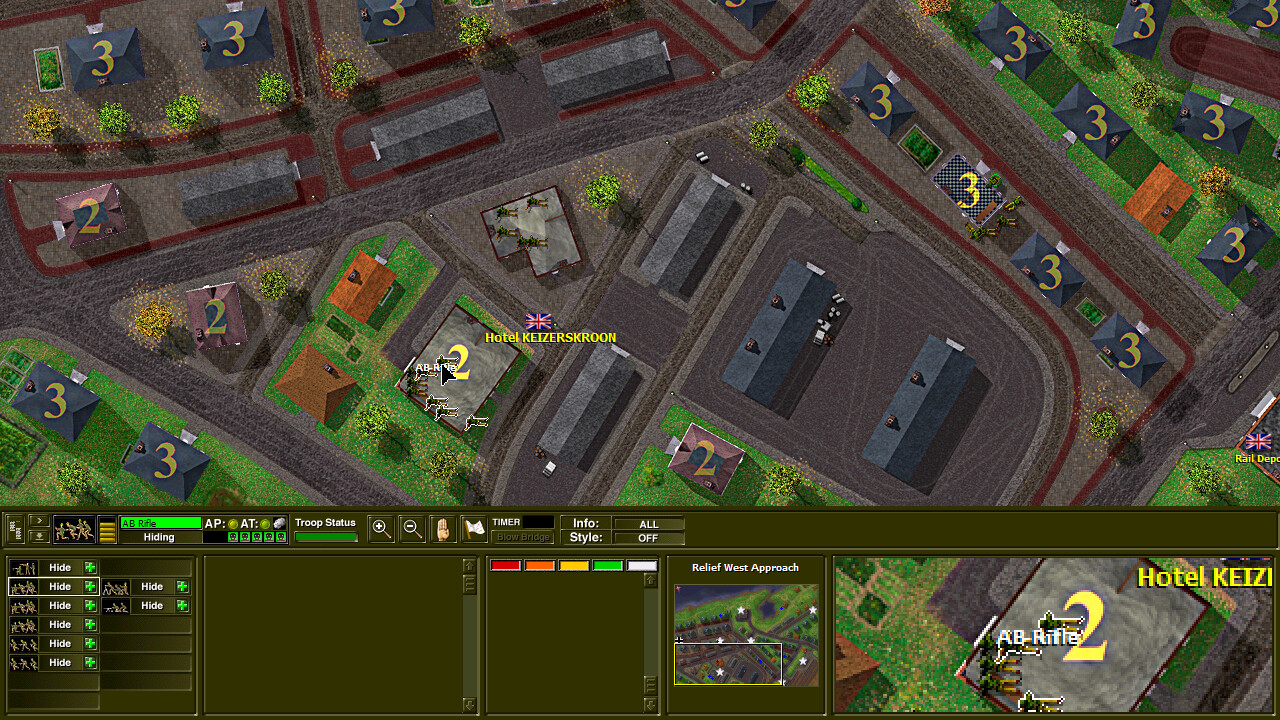Click the up arrow on the roster scrollbar

tap(467, 563)
